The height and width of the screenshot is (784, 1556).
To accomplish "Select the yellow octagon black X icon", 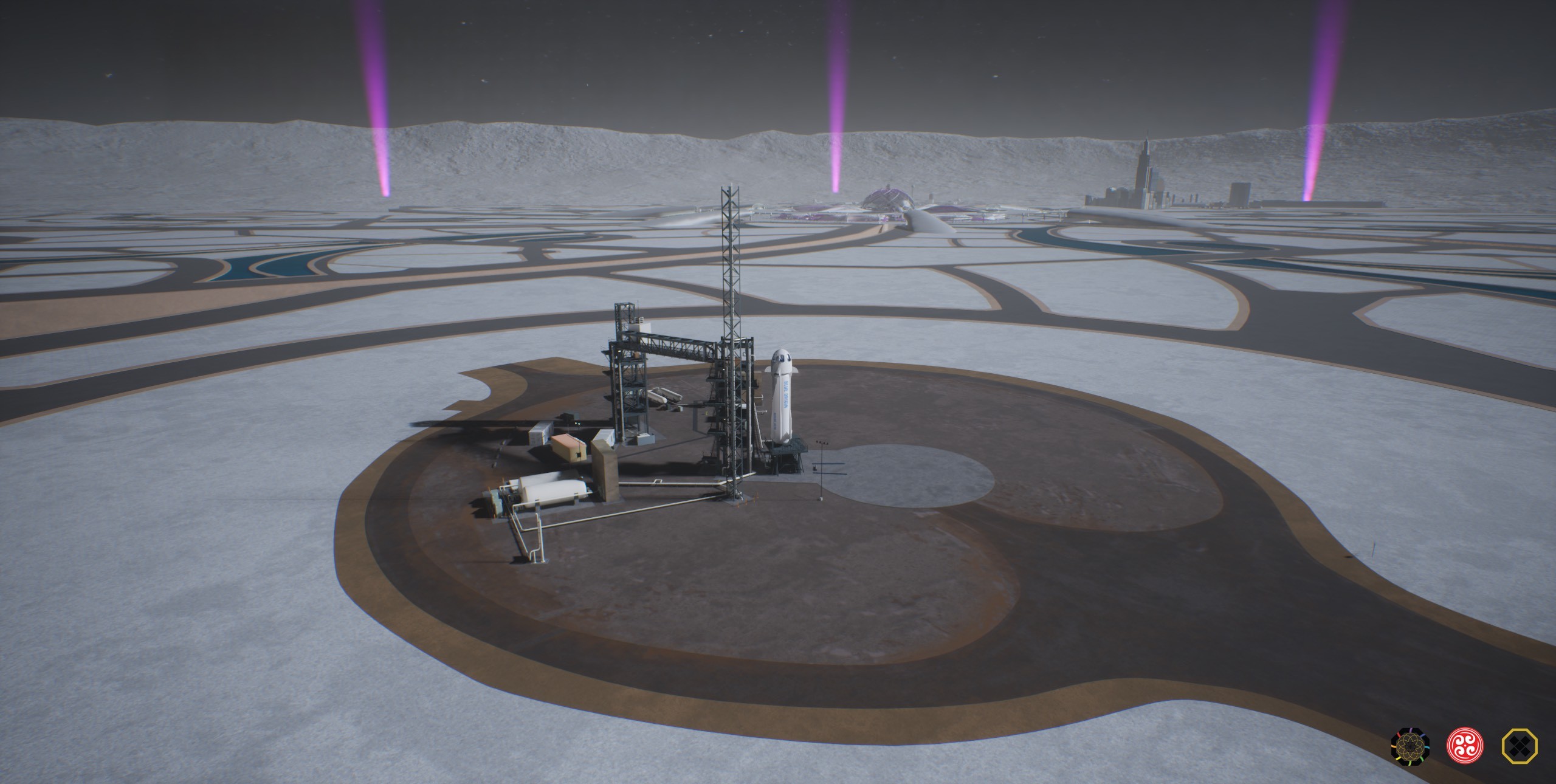I will (1520, 745).
